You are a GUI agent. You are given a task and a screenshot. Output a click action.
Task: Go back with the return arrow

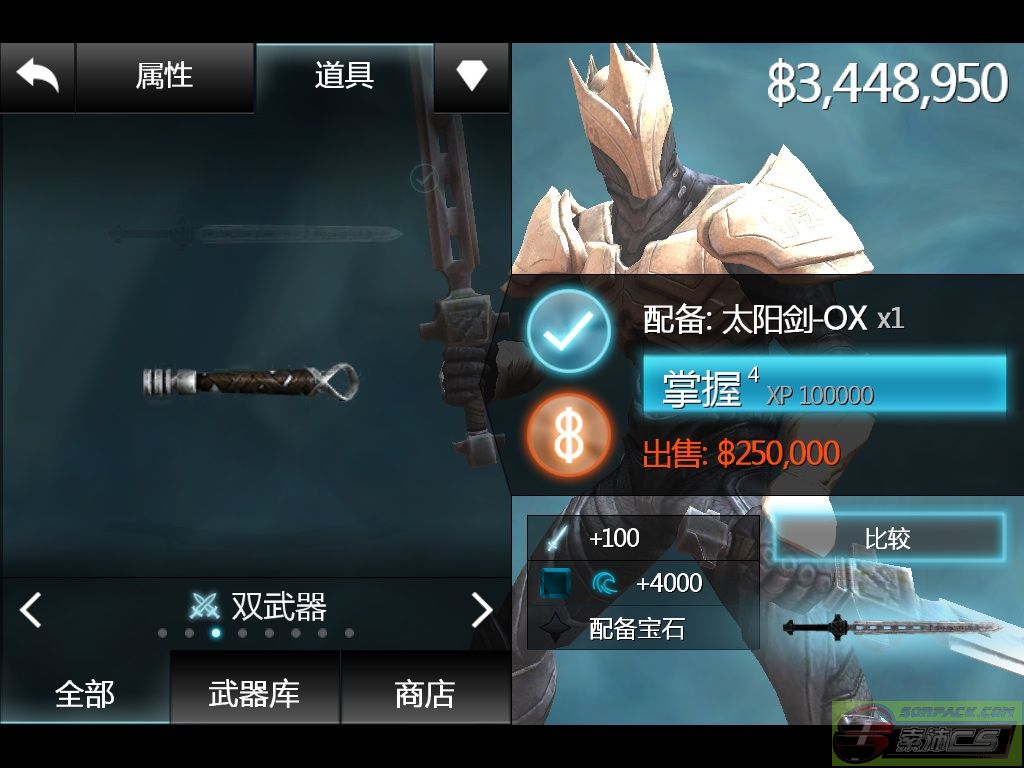point(38,76)
